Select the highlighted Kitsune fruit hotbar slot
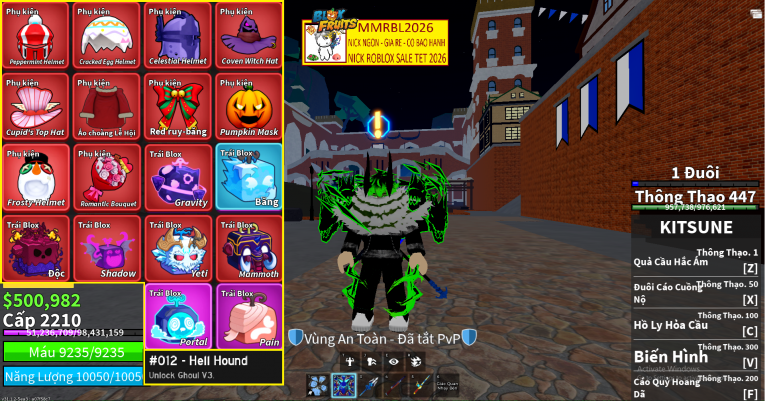 344,386
